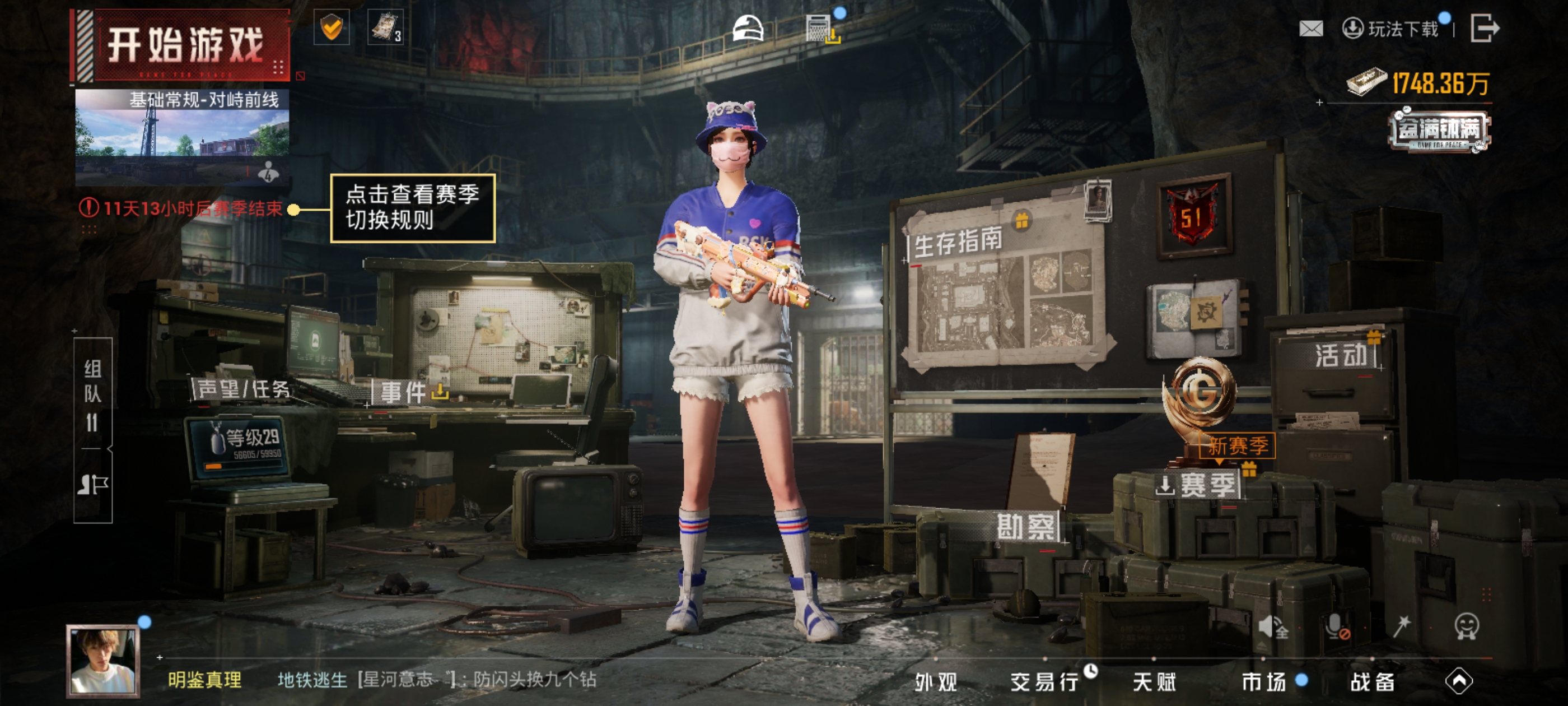Open 声望/任务 reputation and missions
Viewport: 1568px width, 706px height.
pos(243,389)
